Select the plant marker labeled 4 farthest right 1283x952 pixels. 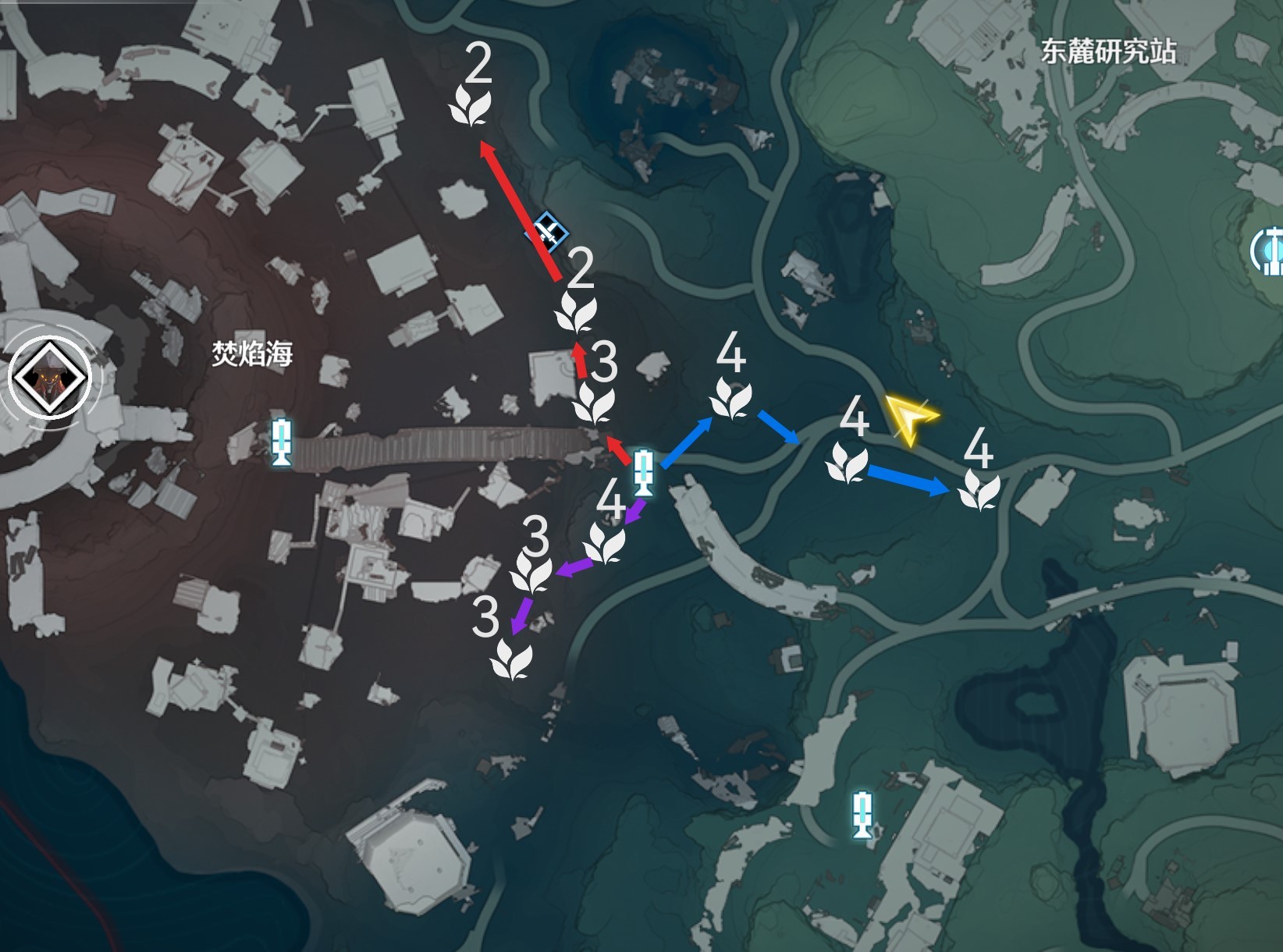click(979, 490)
